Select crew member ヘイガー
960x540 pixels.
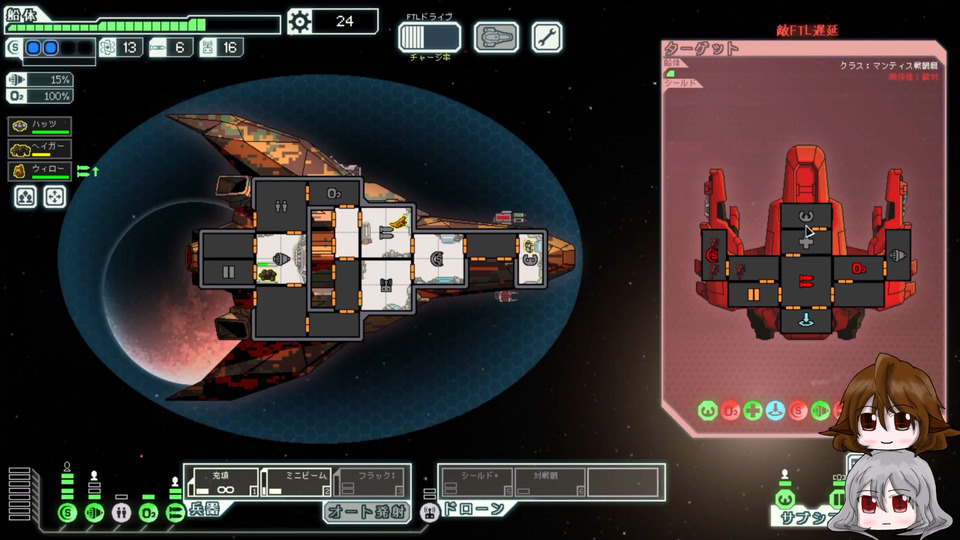pos(41,148)
